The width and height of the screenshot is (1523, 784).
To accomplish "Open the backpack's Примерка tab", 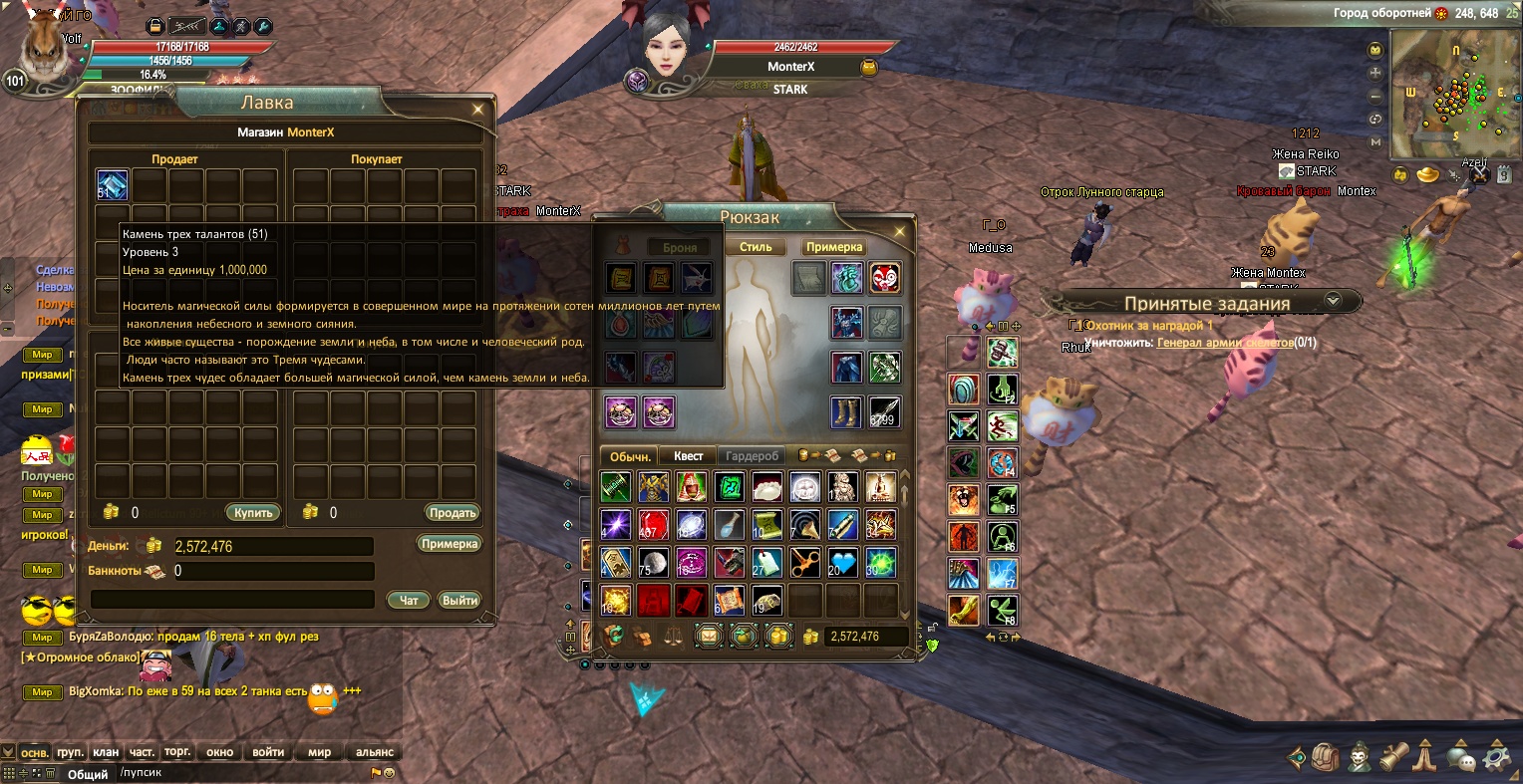I will pyautogui.click(x=833, y=247).
